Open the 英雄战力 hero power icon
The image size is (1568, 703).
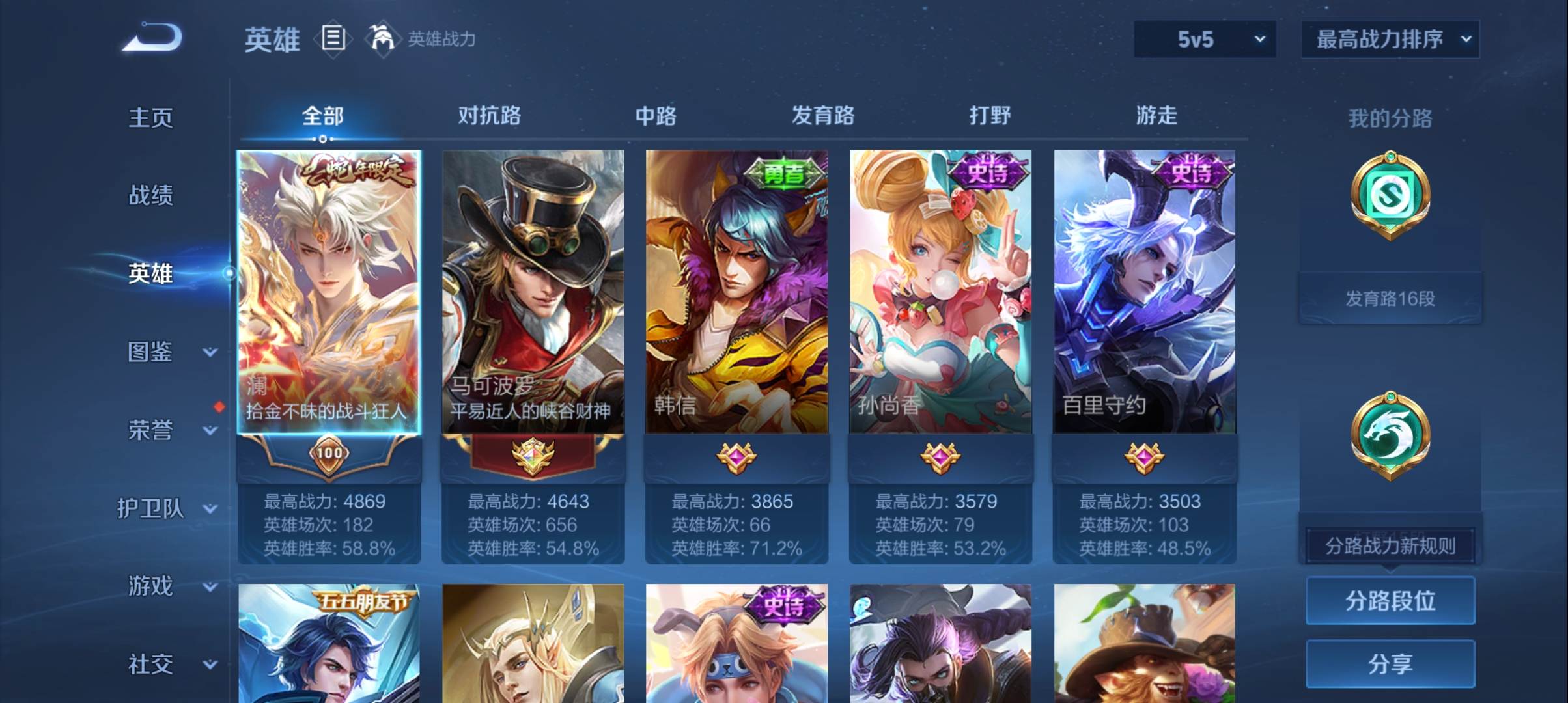[382, 39]
